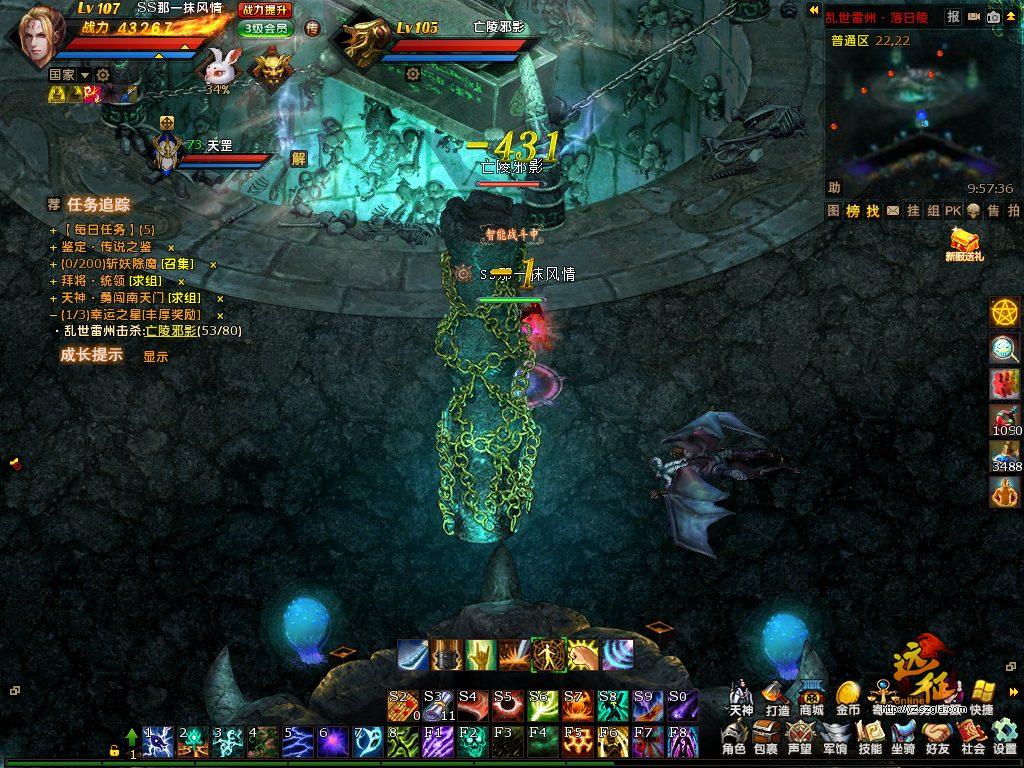
Task: Click the white rabbit pet icon
Action: click(221, 66)
